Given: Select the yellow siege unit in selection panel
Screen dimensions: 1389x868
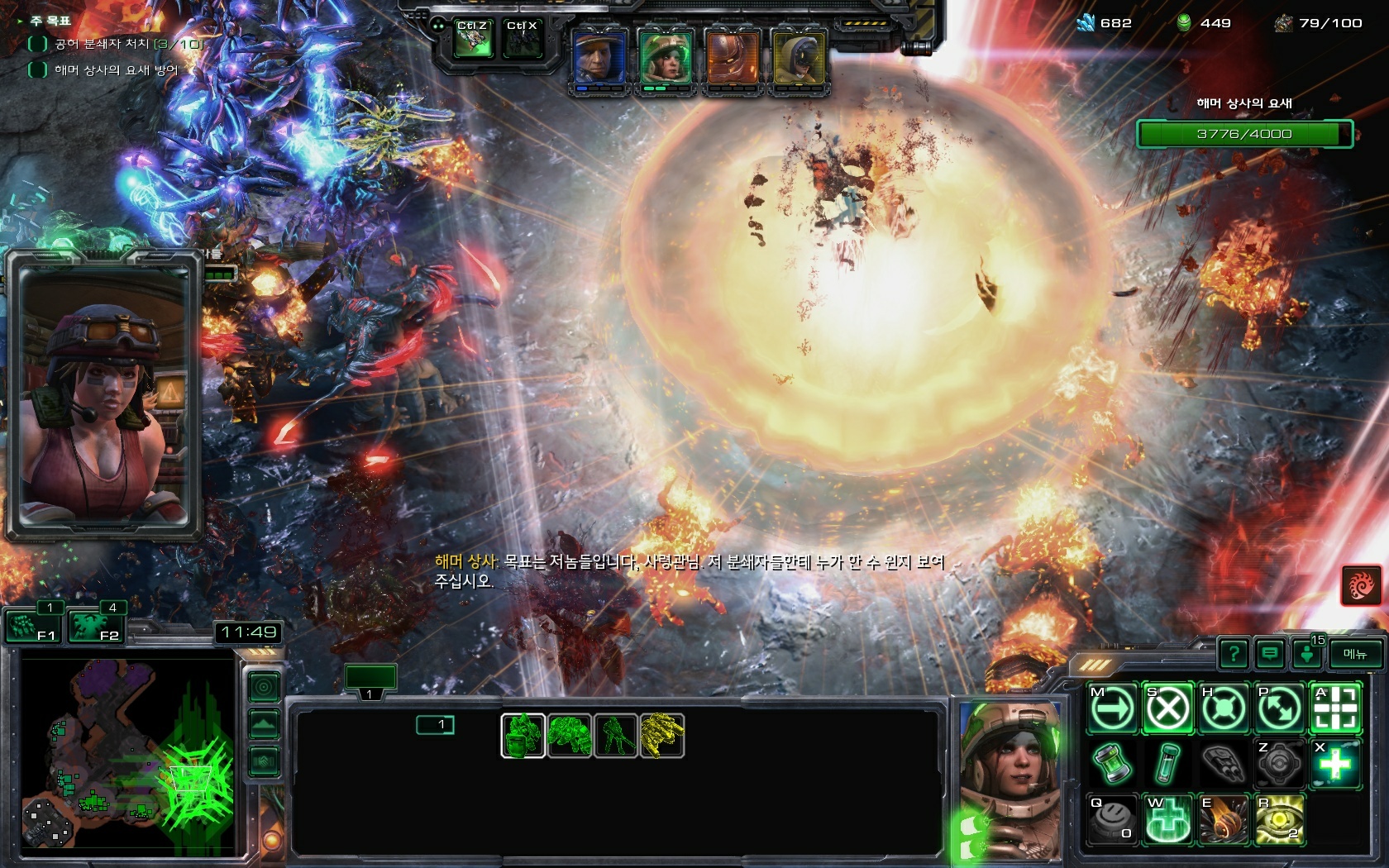Looking at the screenshot, I should tap(661, 735).
